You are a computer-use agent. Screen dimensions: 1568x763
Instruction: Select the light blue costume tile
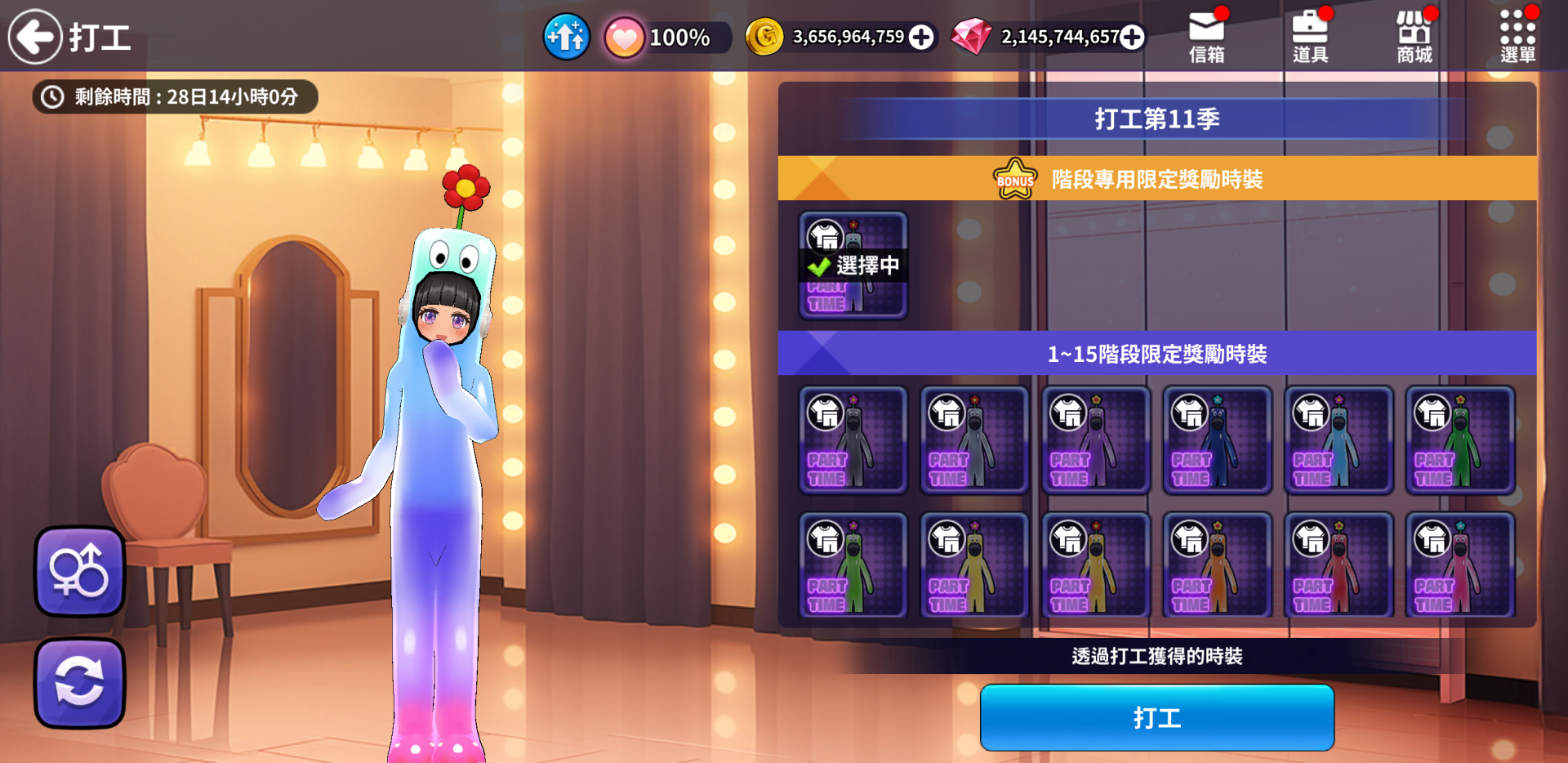click(1338, 440)
